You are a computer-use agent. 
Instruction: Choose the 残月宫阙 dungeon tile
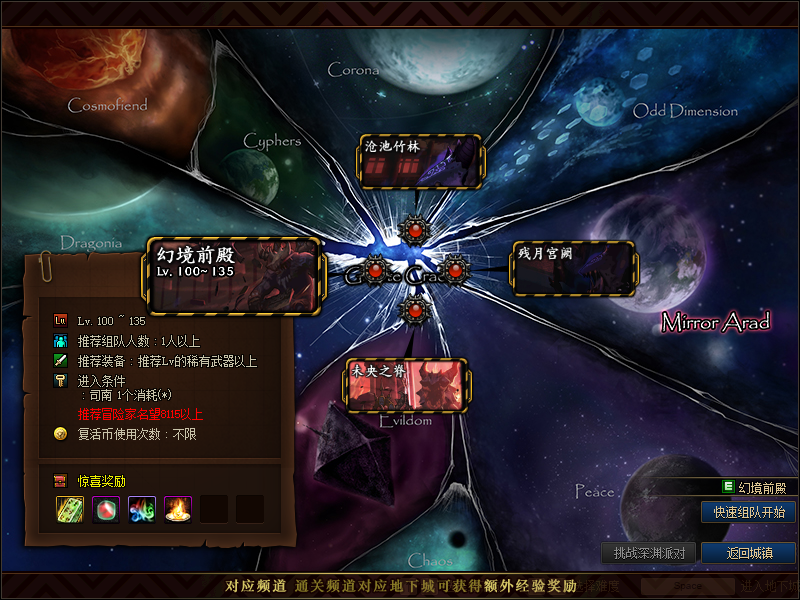[574, 267]
